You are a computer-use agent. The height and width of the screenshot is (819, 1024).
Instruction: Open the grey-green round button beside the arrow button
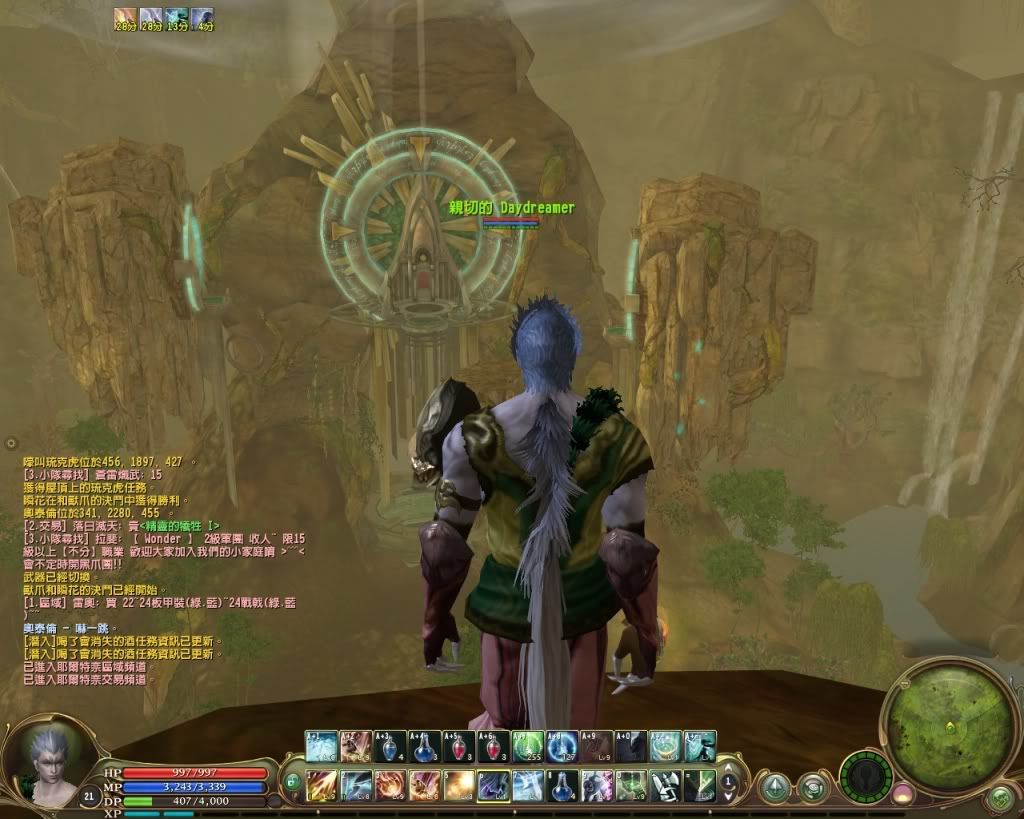pyautogui.click(x=812, y=788)
